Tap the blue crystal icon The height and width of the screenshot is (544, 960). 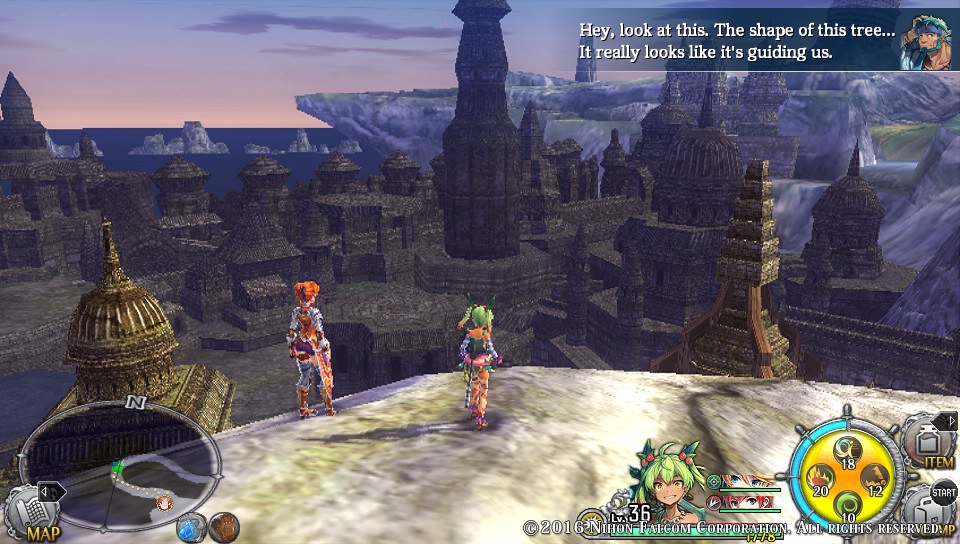tap(190, 527)
